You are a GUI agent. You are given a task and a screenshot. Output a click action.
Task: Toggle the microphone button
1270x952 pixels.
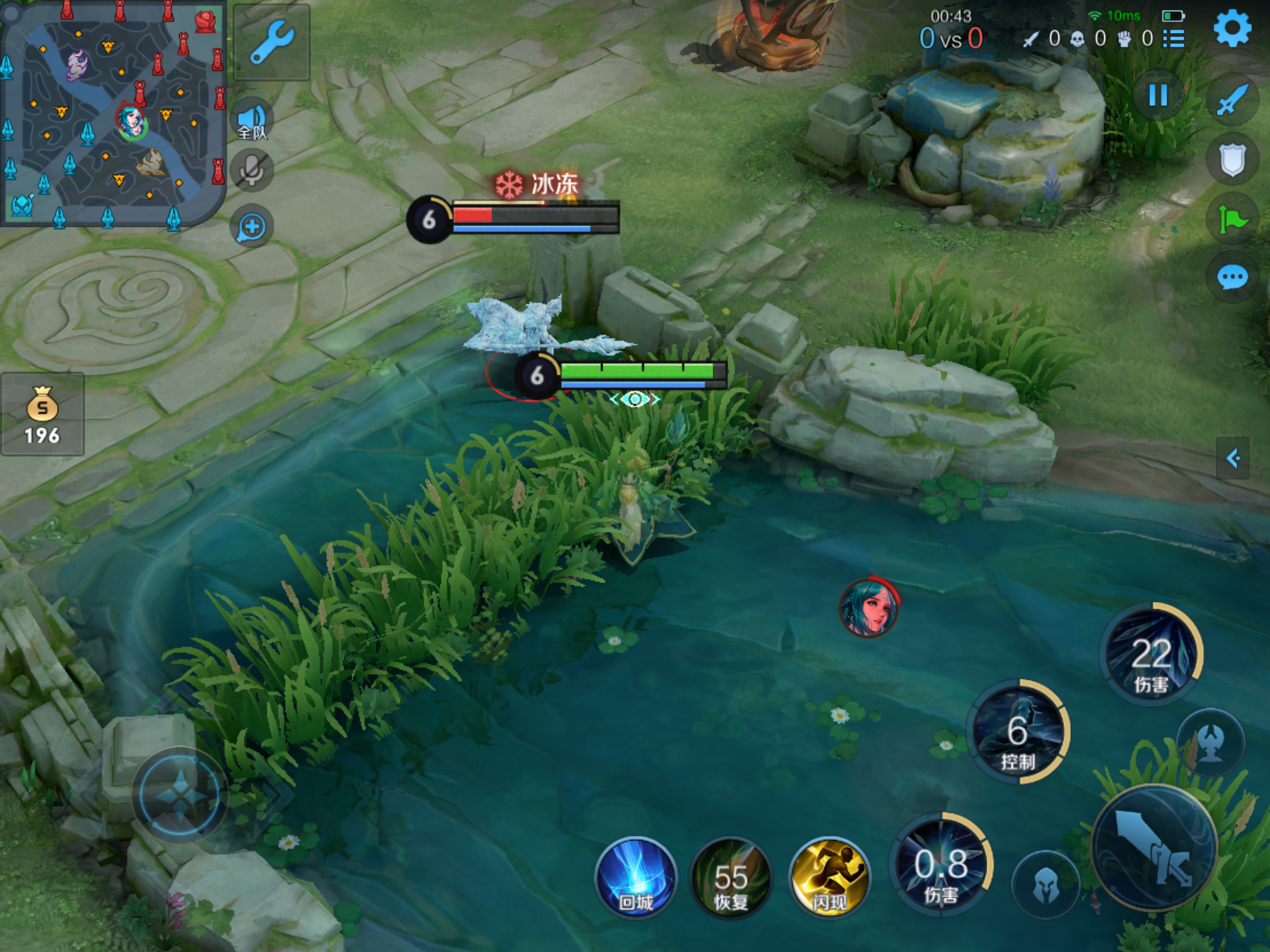click(x=252, y=171)
